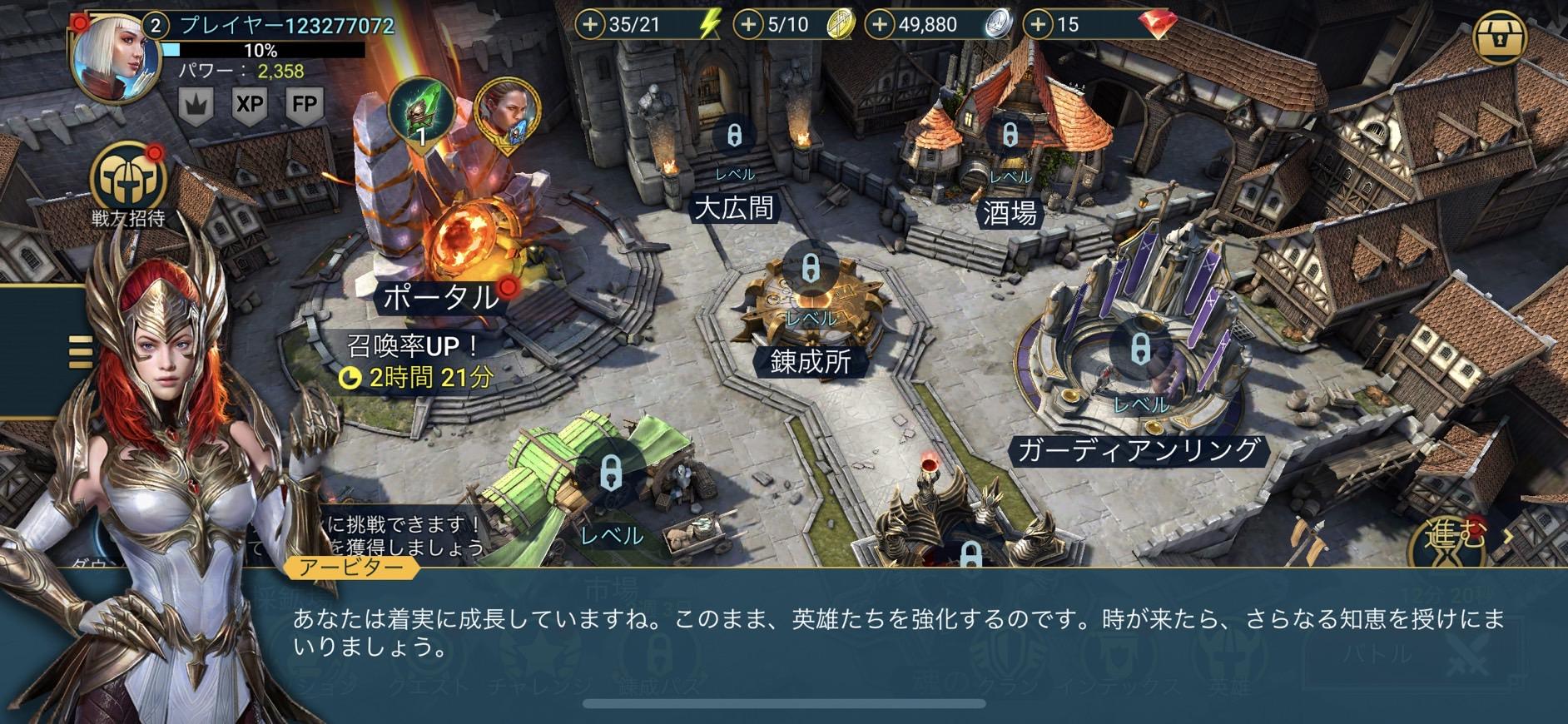The width and height of the screenshot is (1568, 724).
Task: Open the side menu hamburger tab
Action: point(80,351)
